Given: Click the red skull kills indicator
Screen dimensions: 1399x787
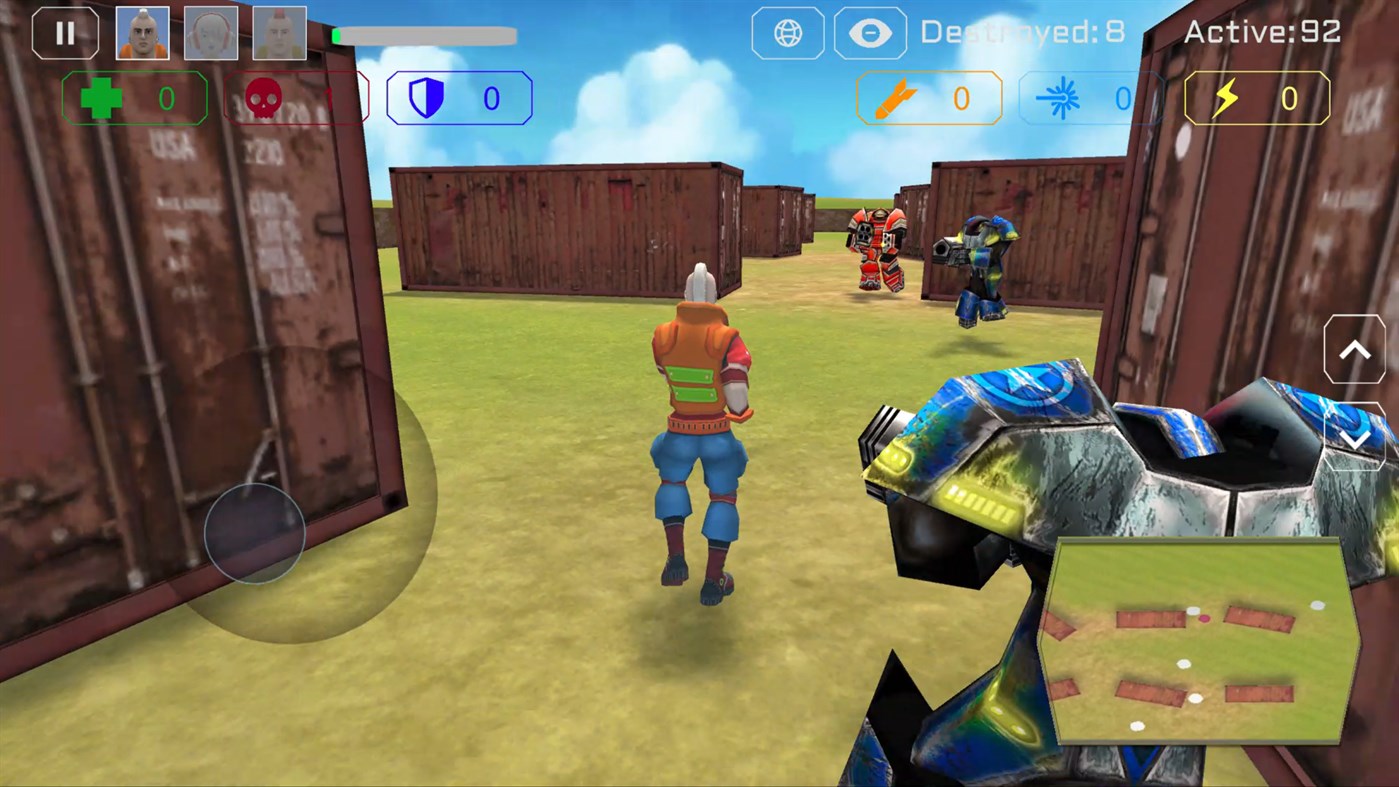Looking at the screenshot, I should pos(297,98).
